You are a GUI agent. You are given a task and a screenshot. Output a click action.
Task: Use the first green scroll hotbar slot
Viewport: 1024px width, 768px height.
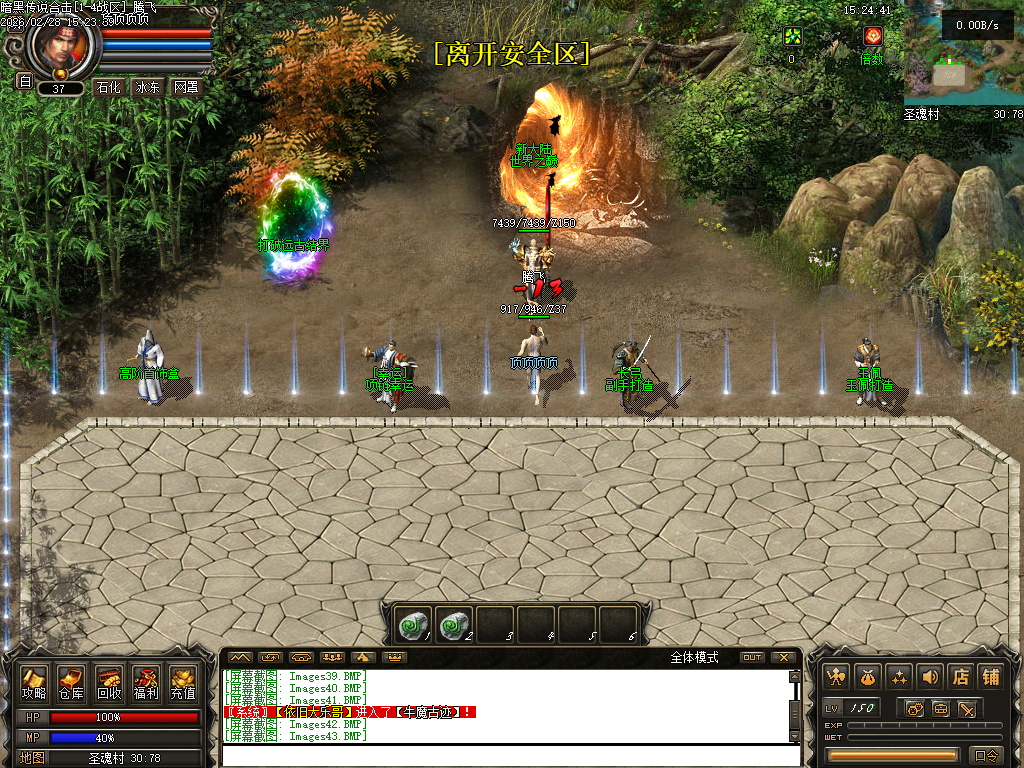coord(411,624)
